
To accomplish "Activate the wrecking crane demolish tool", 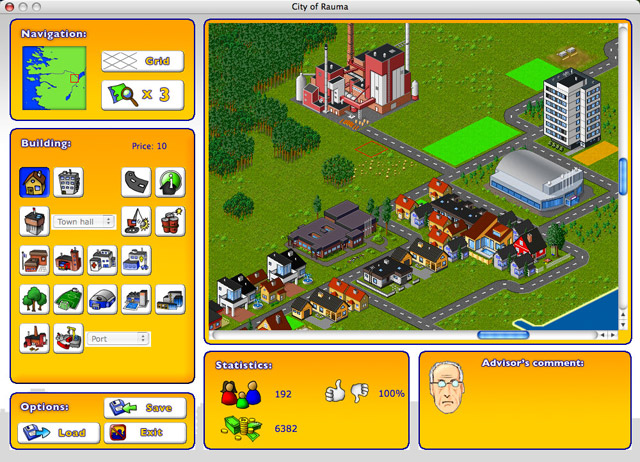I will 136,221.
